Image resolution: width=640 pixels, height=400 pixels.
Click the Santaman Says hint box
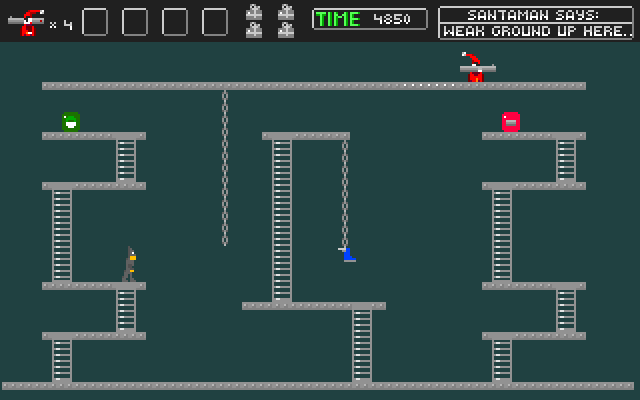(536, 22)
